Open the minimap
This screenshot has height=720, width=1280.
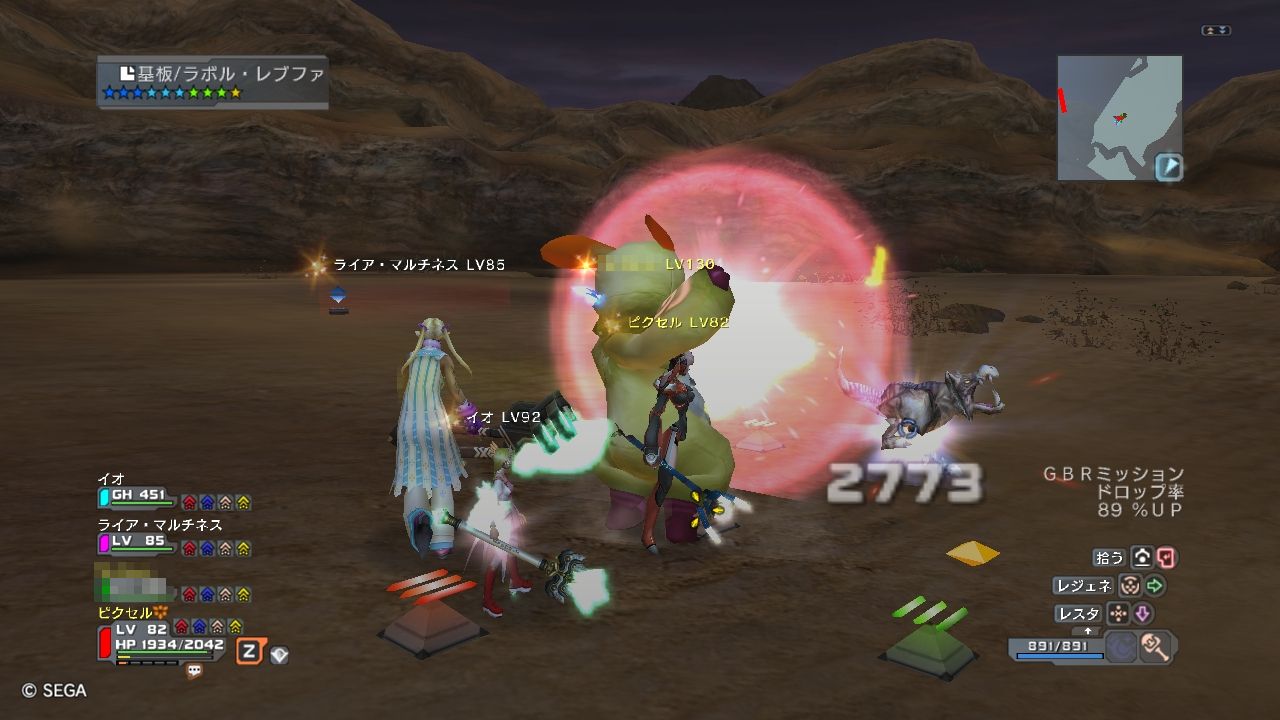coord(1119,117)
